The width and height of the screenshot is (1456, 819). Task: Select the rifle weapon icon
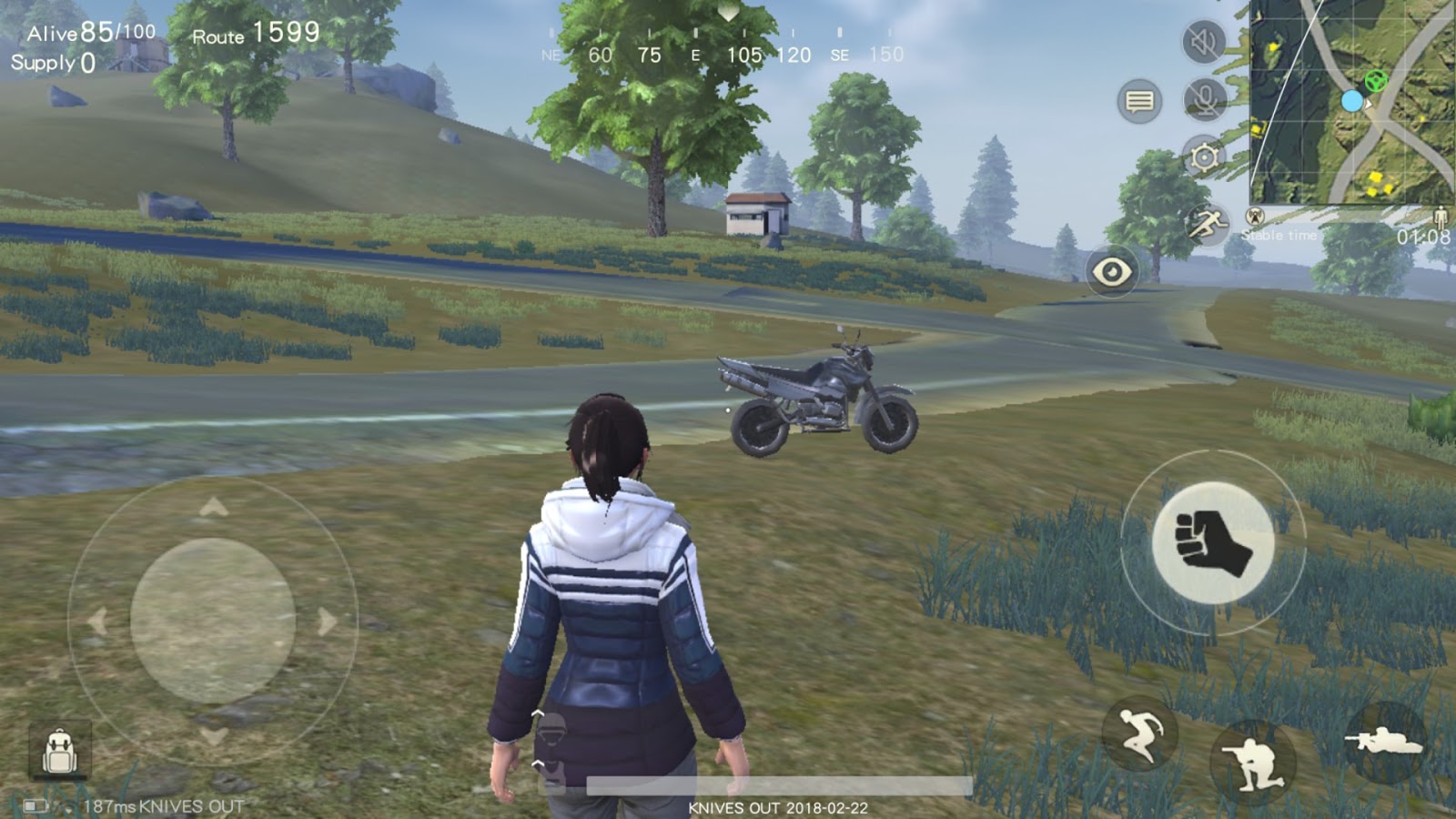click(x=1385, y=739)
